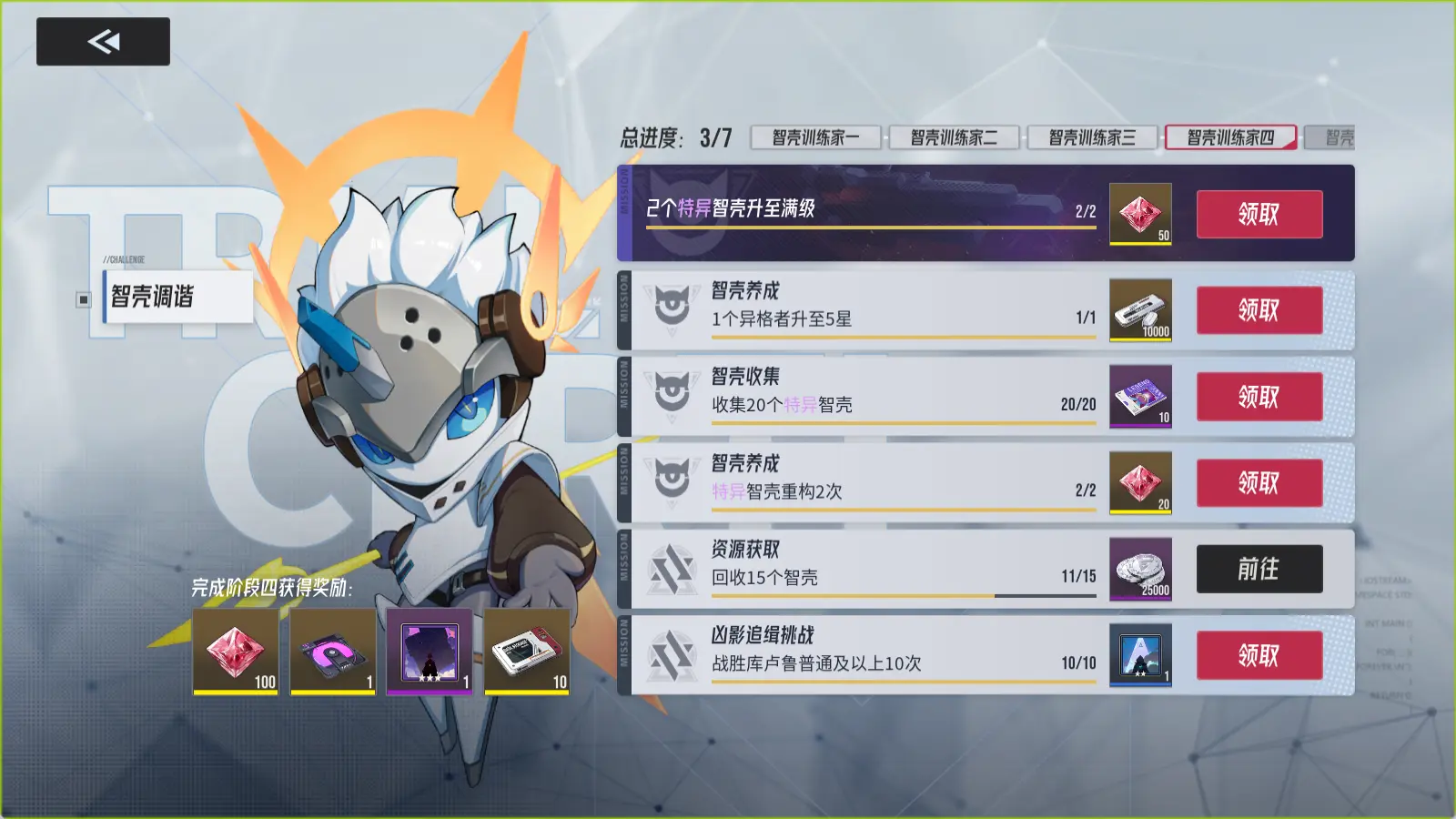This screenshot has height=819, width=1456.
Task: Inspect the purple item reward with 10
Action: 1140,397
